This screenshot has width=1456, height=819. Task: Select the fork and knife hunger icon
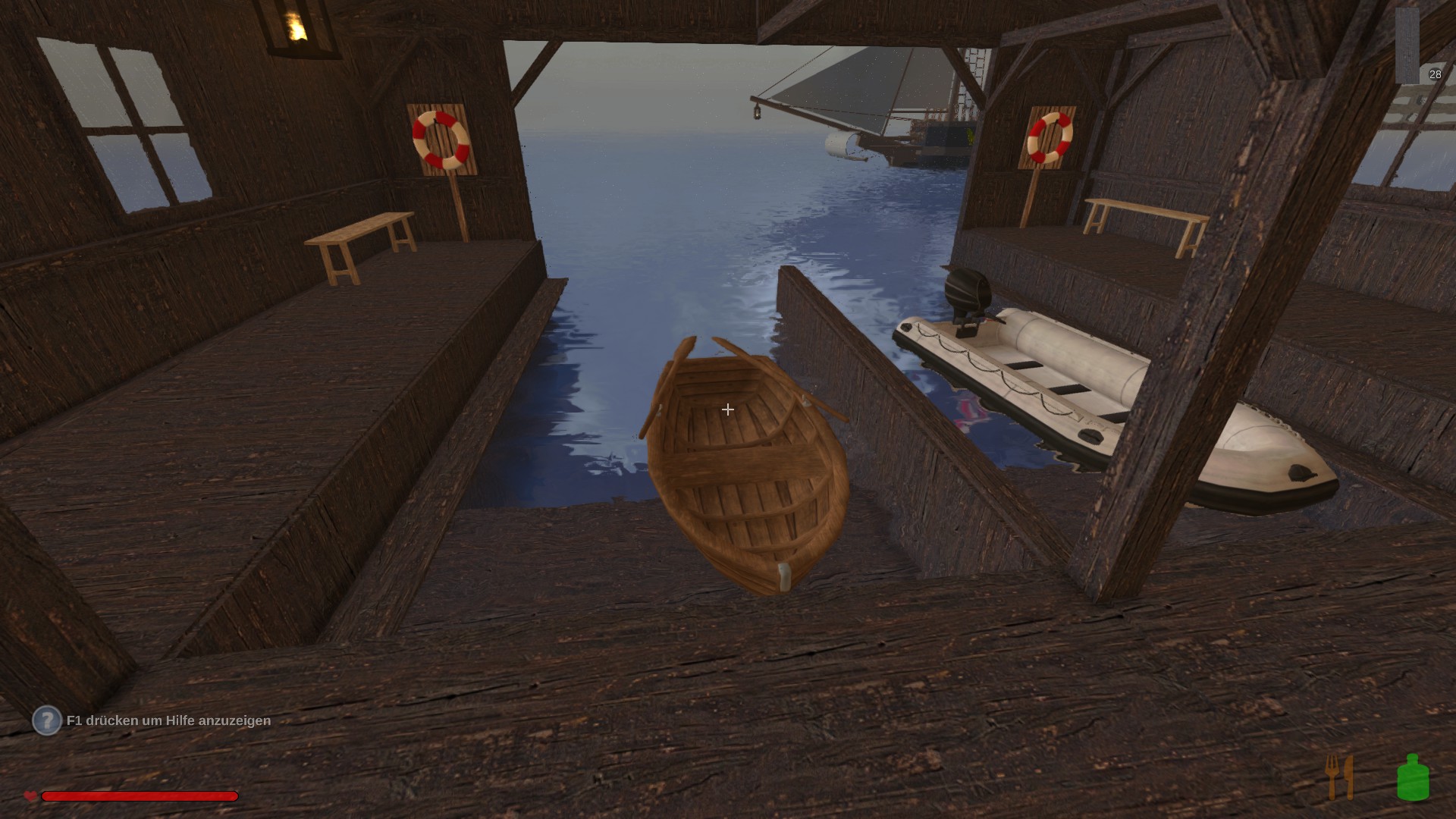coord(1339,777)
